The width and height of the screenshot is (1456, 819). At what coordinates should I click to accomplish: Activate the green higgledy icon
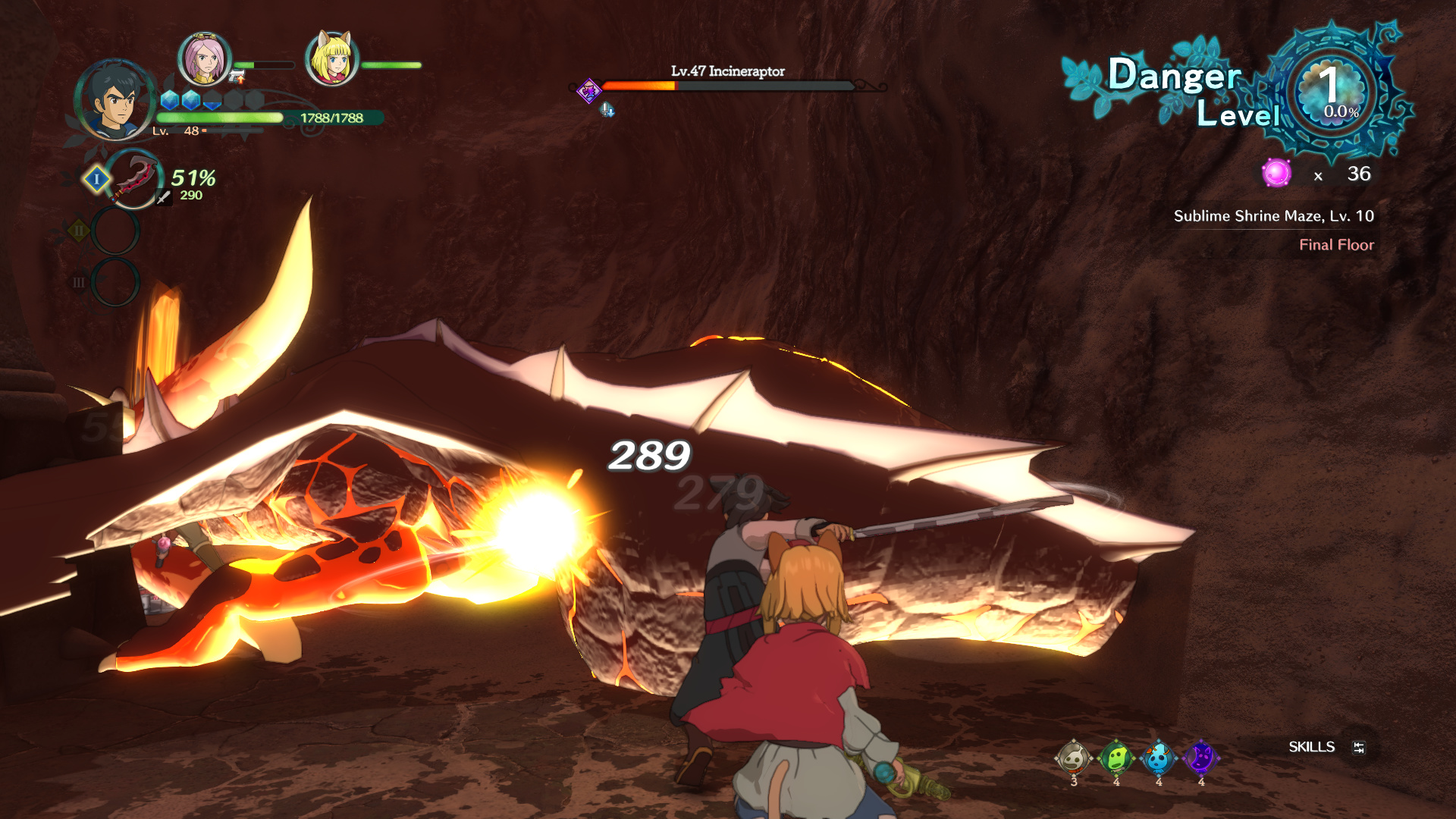(1116, 757)
